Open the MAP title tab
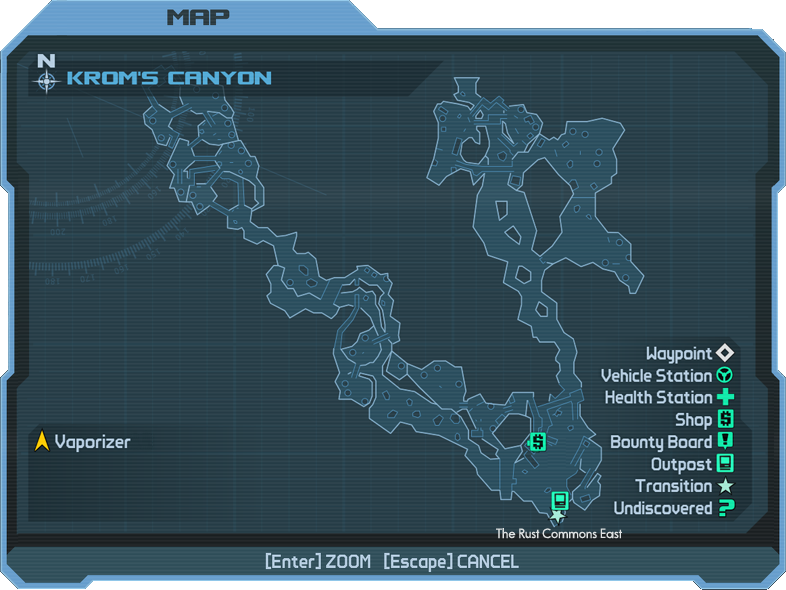The width and height of the screenshot is (786, 590). [x=197, y=16]
